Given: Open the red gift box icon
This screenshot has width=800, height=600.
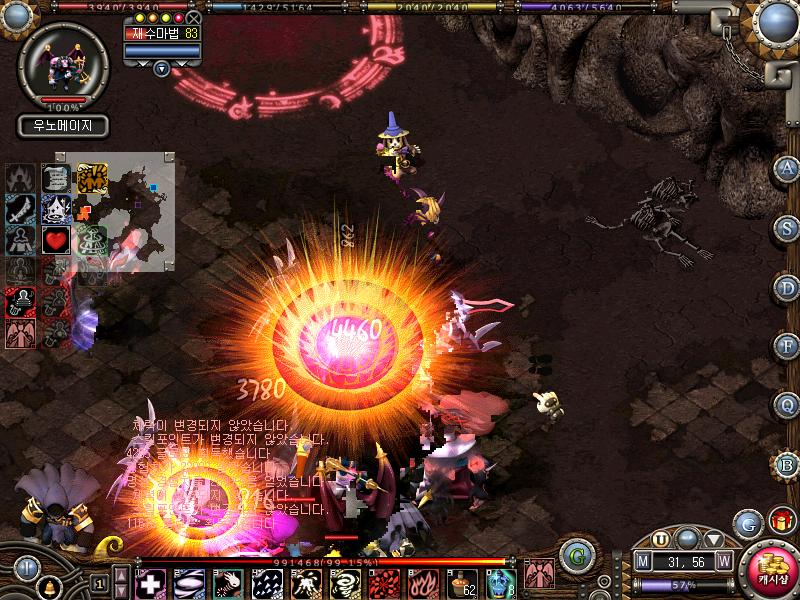Looking at the screenshot, I should pyautogui.click(x=781, y=520).
